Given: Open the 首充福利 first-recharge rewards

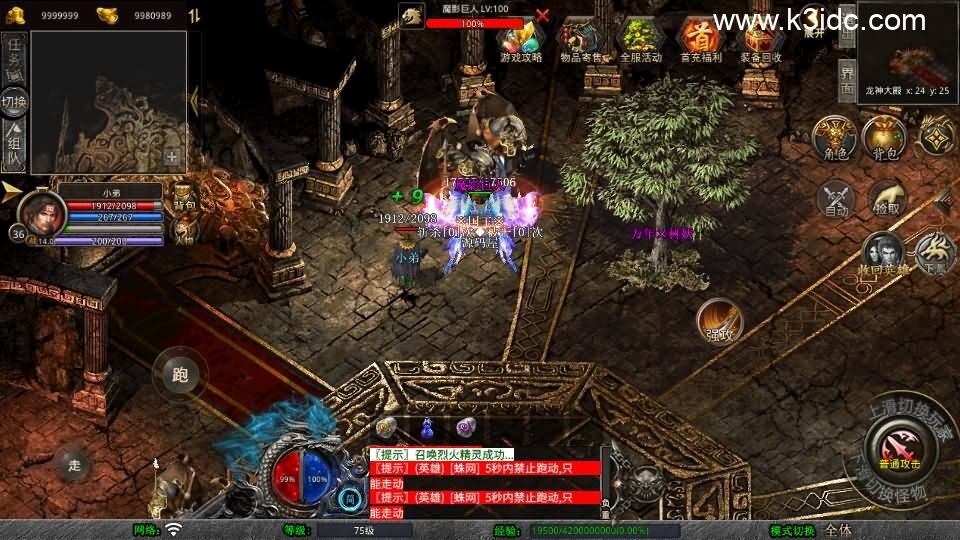Looking at the screenshot, I should pos(700,39).
